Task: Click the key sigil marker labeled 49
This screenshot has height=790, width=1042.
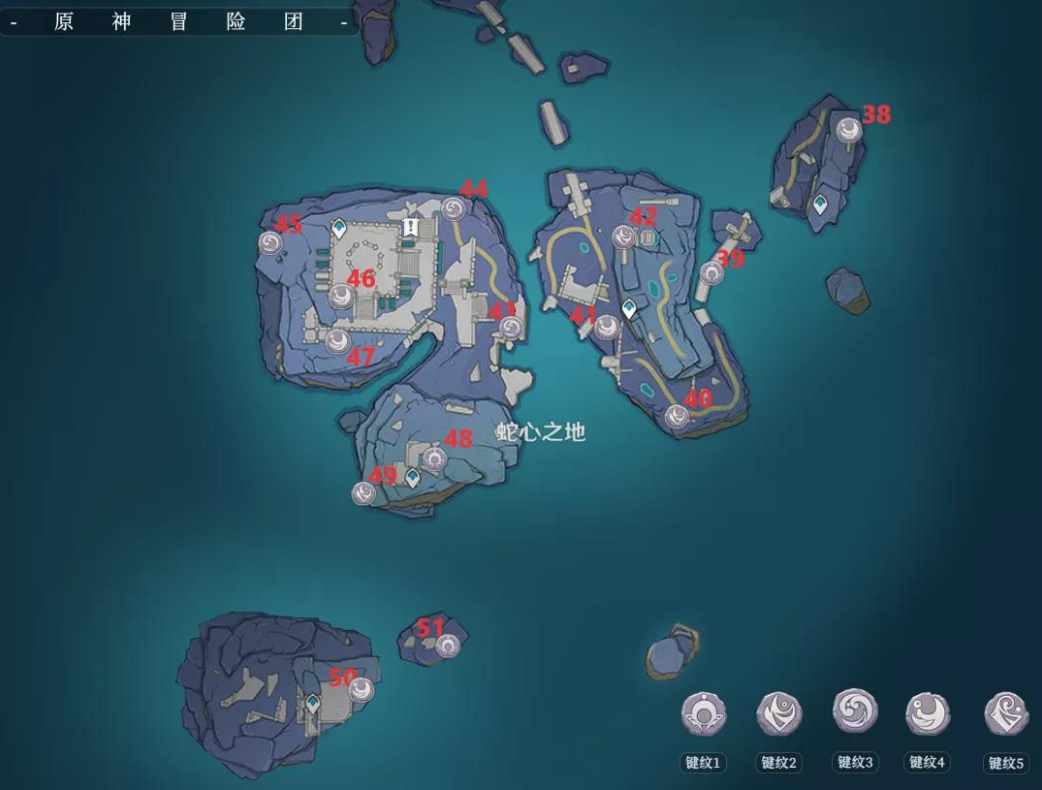Action: [364, 492]
